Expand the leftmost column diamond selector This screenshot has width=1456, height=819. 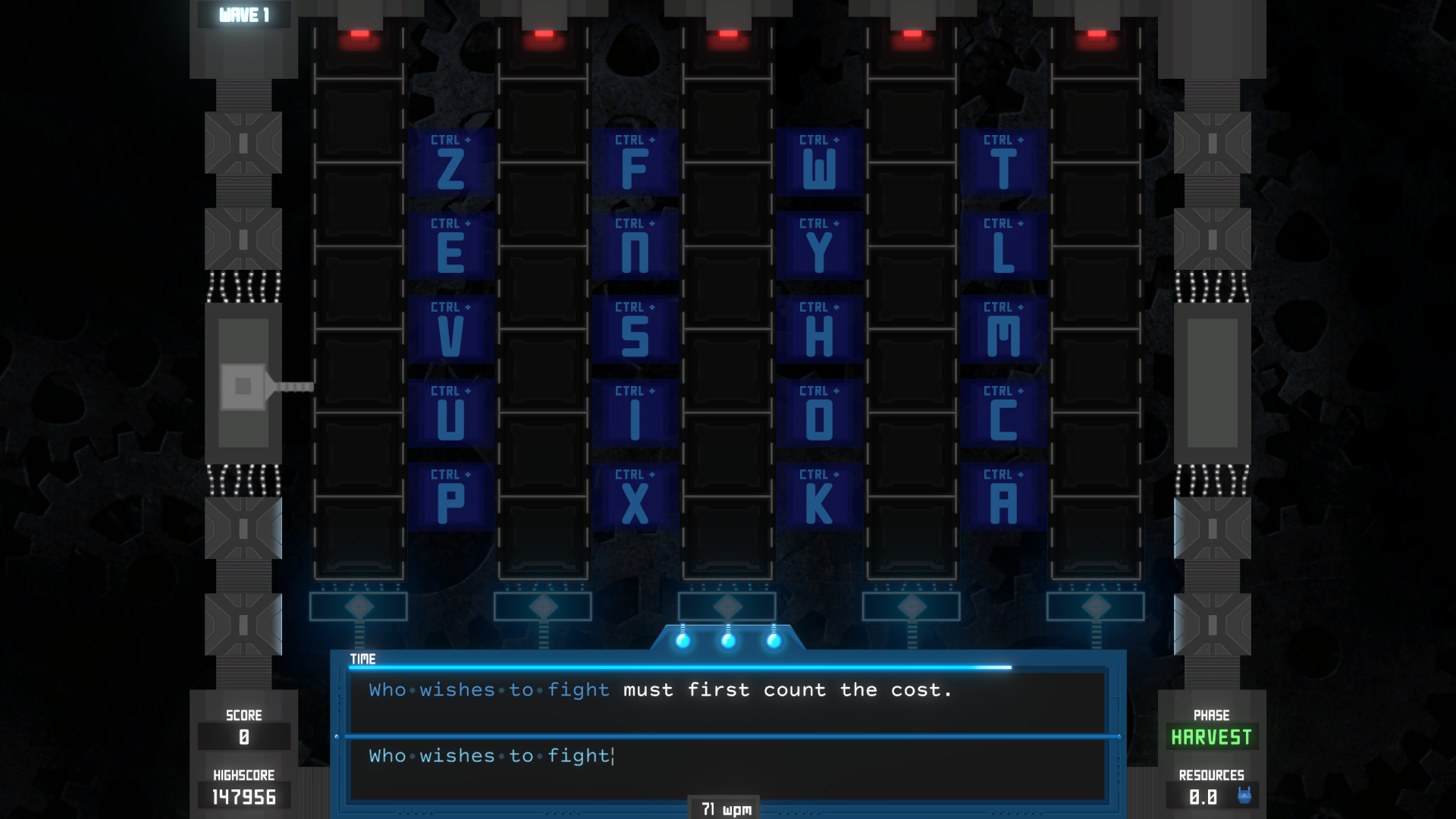point(358,604)
